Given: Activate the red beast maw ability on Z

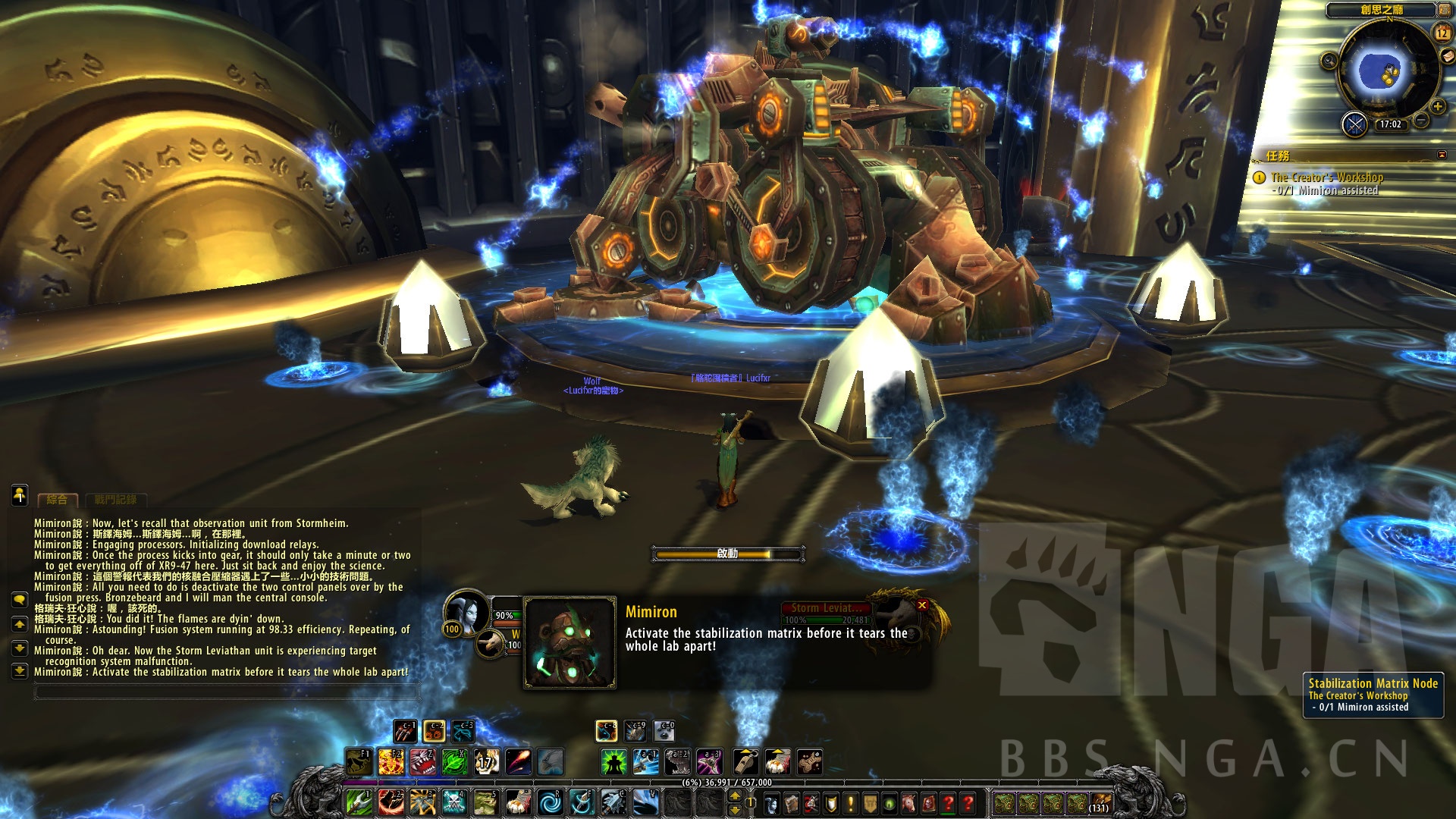Looking at the screenshot, I should (x=423, y=761).
